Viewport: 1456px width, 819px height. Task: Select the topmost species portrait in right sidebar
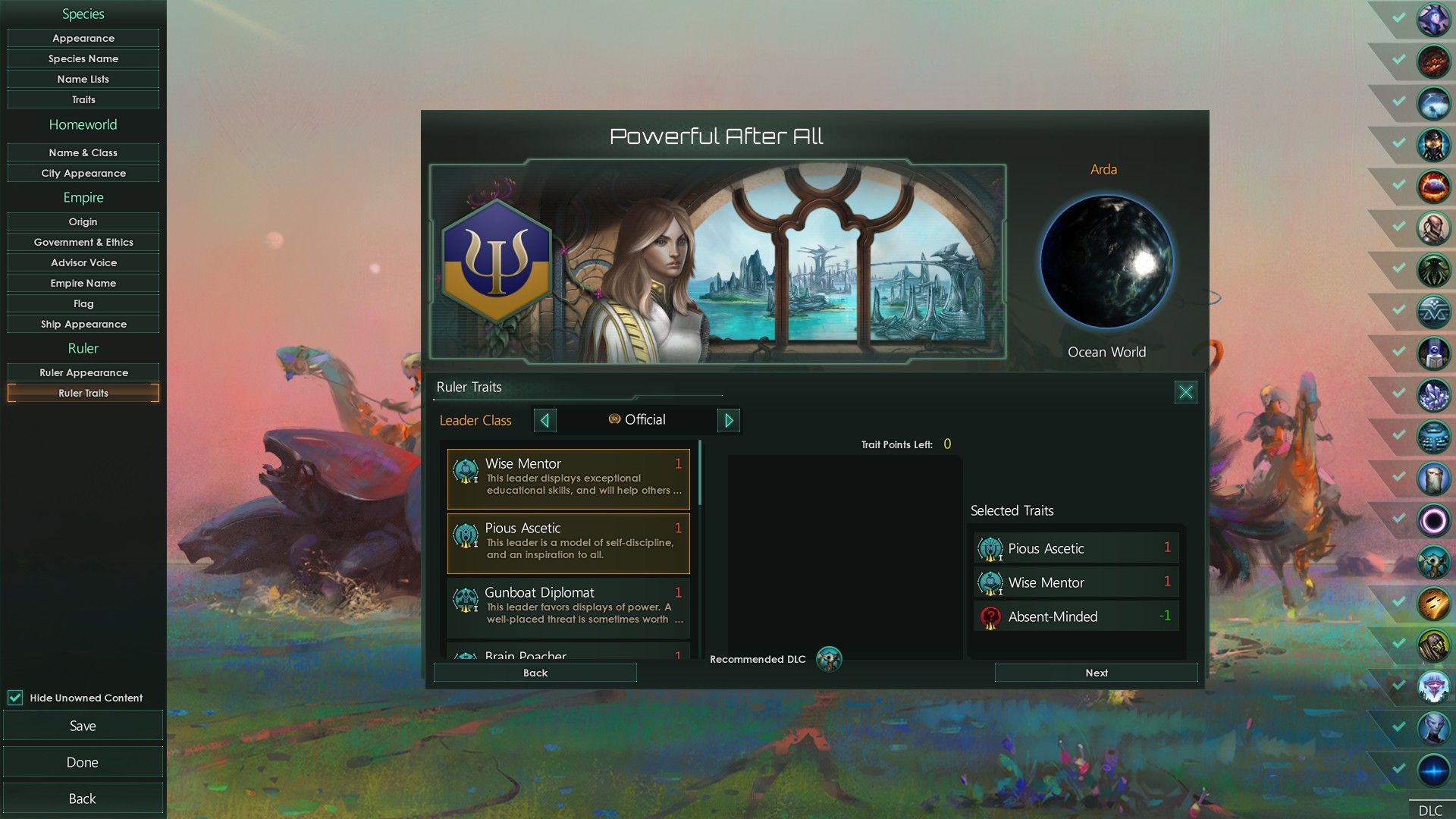(x=1435, y=20)
